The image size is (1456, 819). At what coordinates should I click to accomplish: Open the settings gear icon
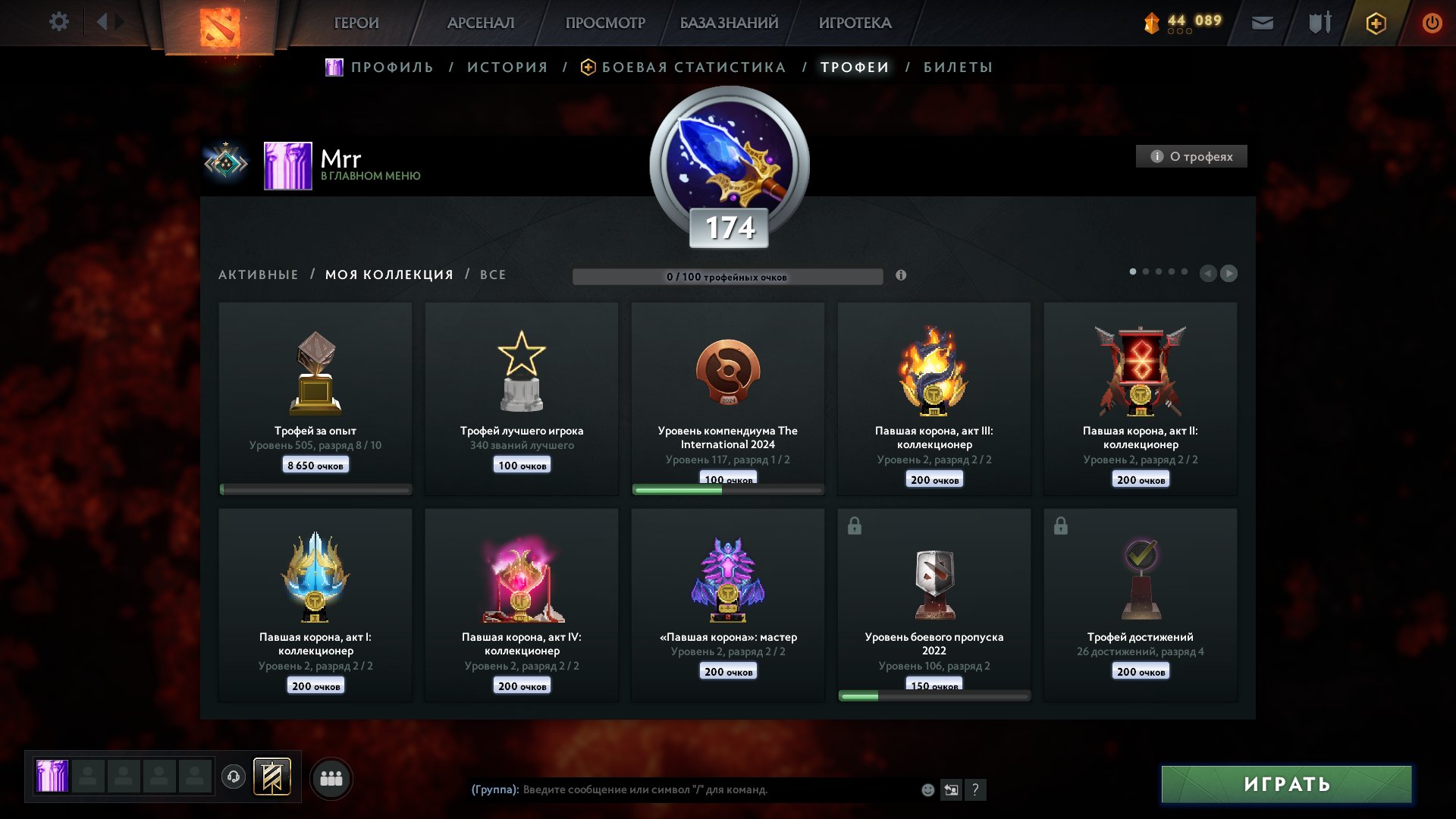click(x=59, y=21)
